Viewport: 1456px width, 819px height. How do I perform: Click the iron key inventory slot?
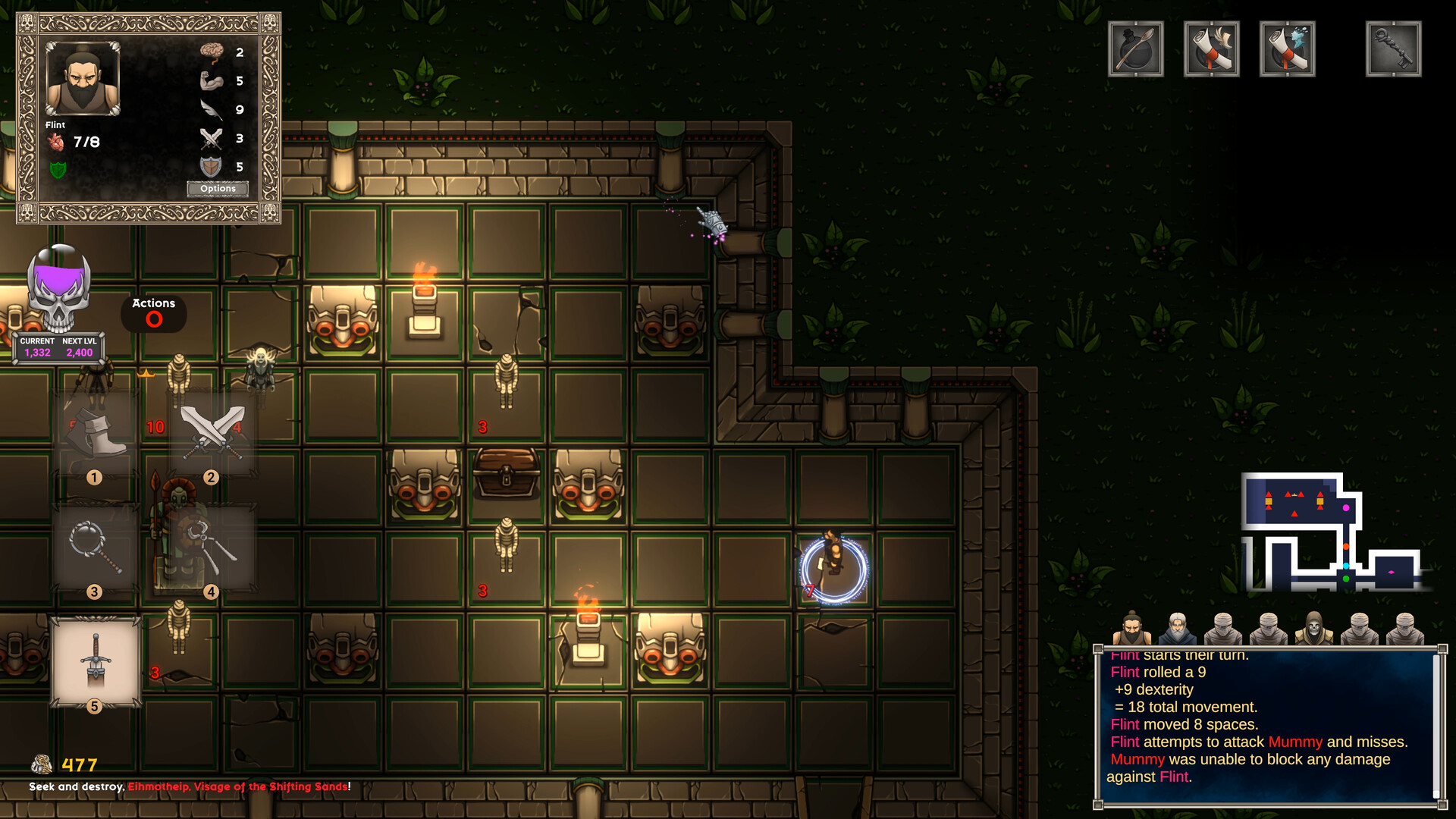tap(1393, 49)
